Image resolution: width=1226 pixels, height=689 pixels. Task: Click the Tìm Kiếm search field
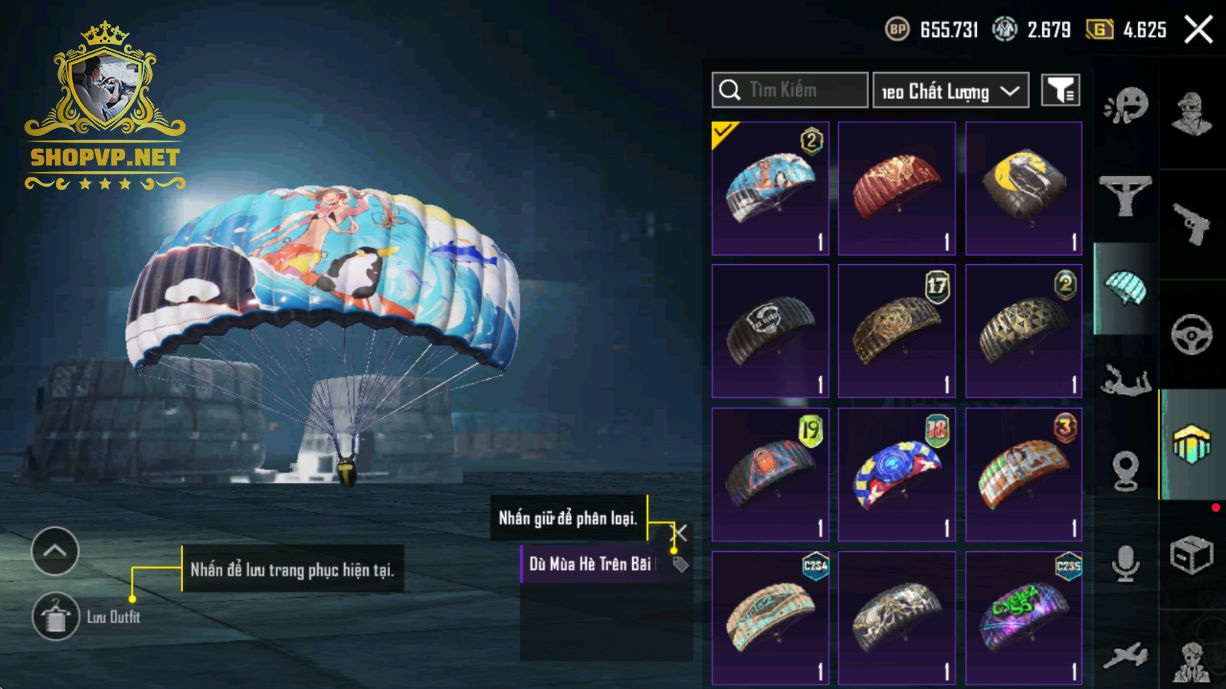tap(789, 90)
